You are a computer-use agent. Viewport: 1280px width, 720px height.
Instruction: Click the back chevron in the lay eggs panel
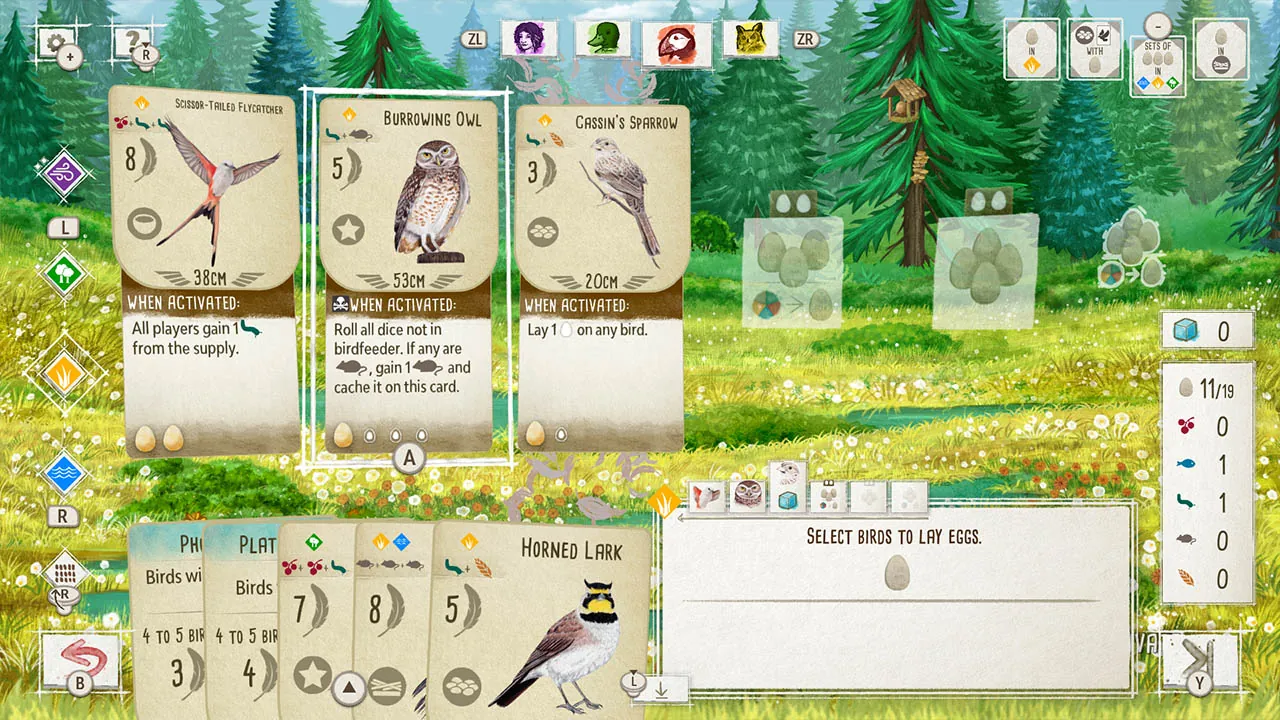[683, 518]
